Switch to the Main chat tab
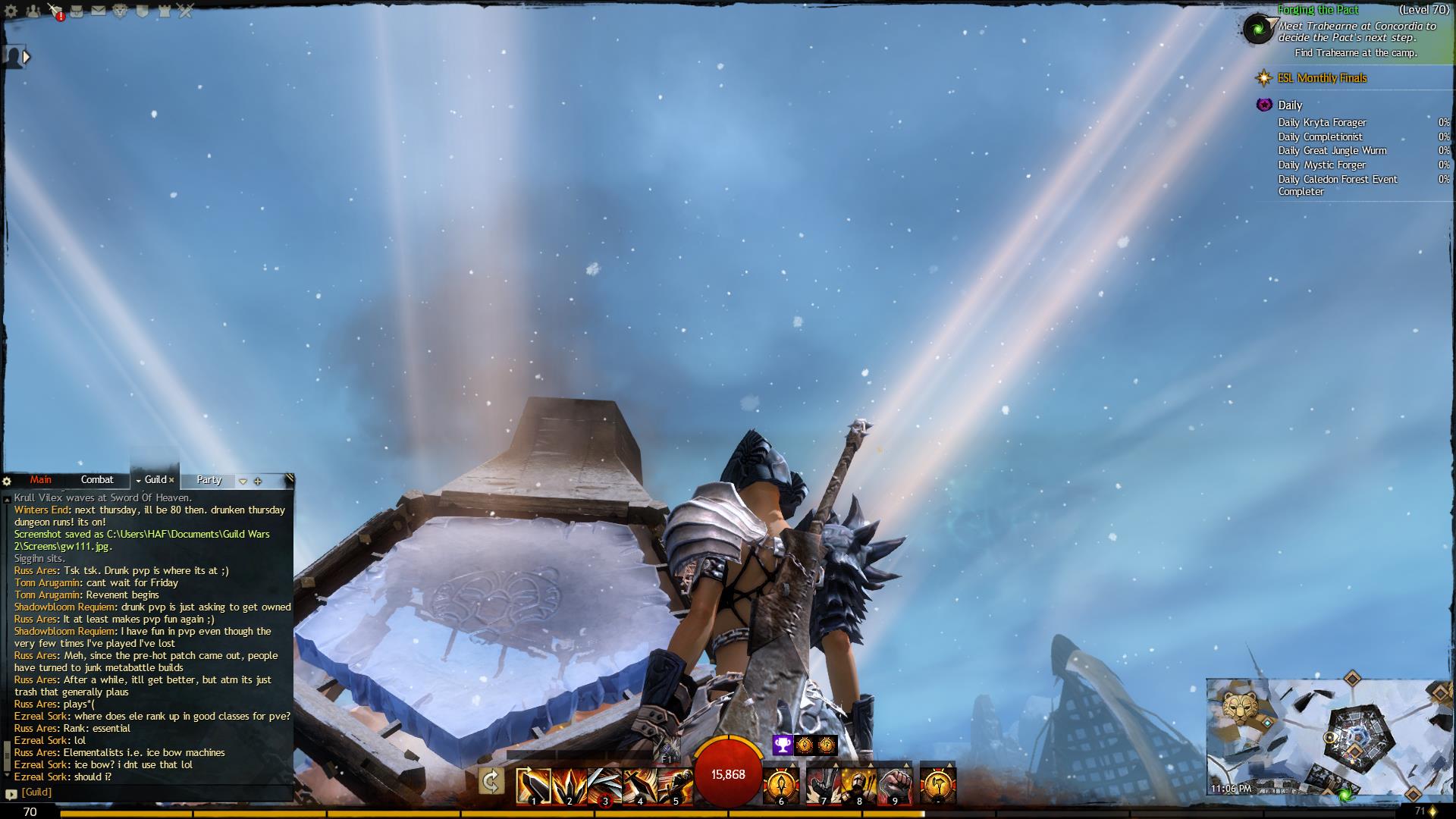The image size is (1456, 819). [x=41, y=480]
